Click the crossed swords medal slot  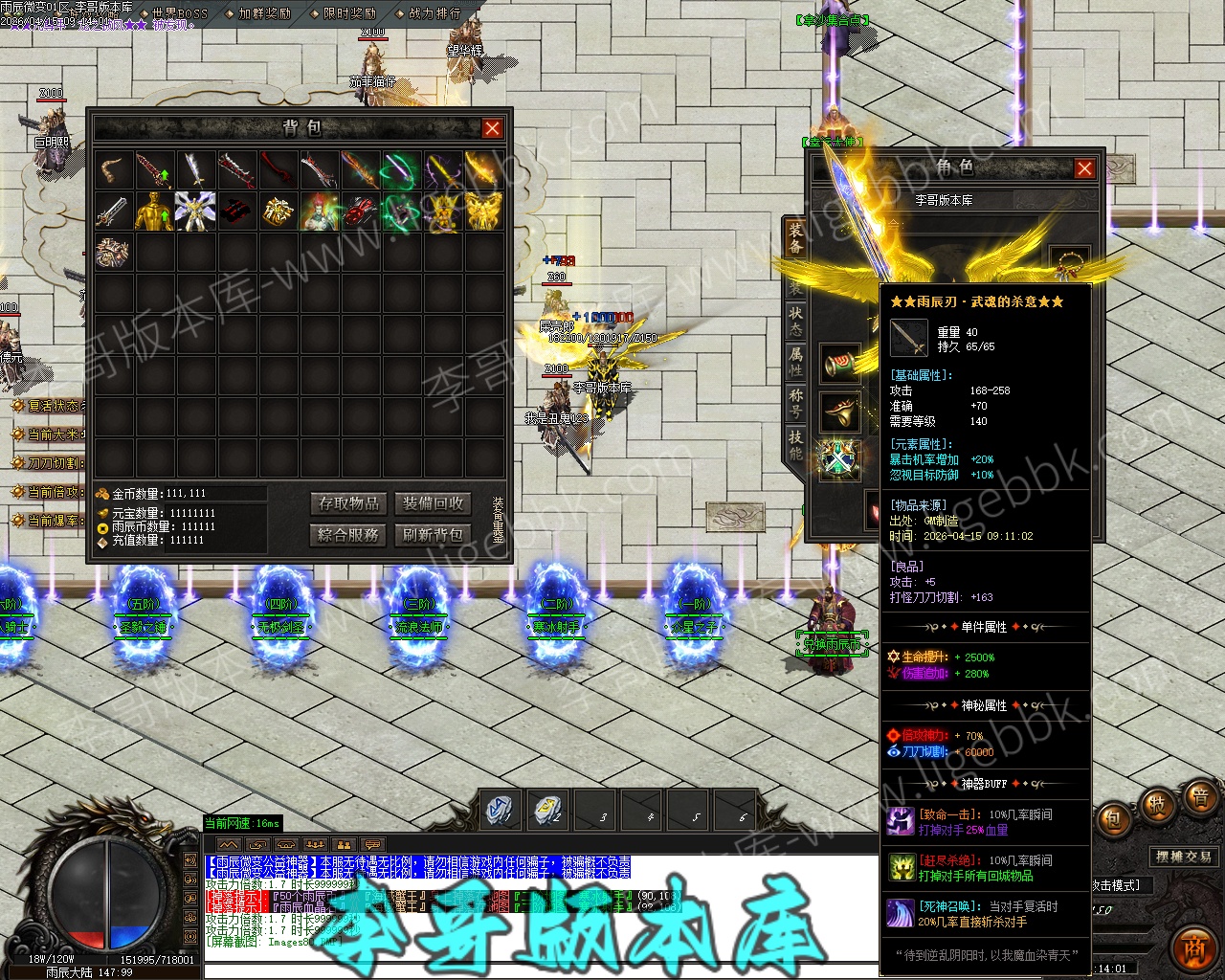[839, 458]
